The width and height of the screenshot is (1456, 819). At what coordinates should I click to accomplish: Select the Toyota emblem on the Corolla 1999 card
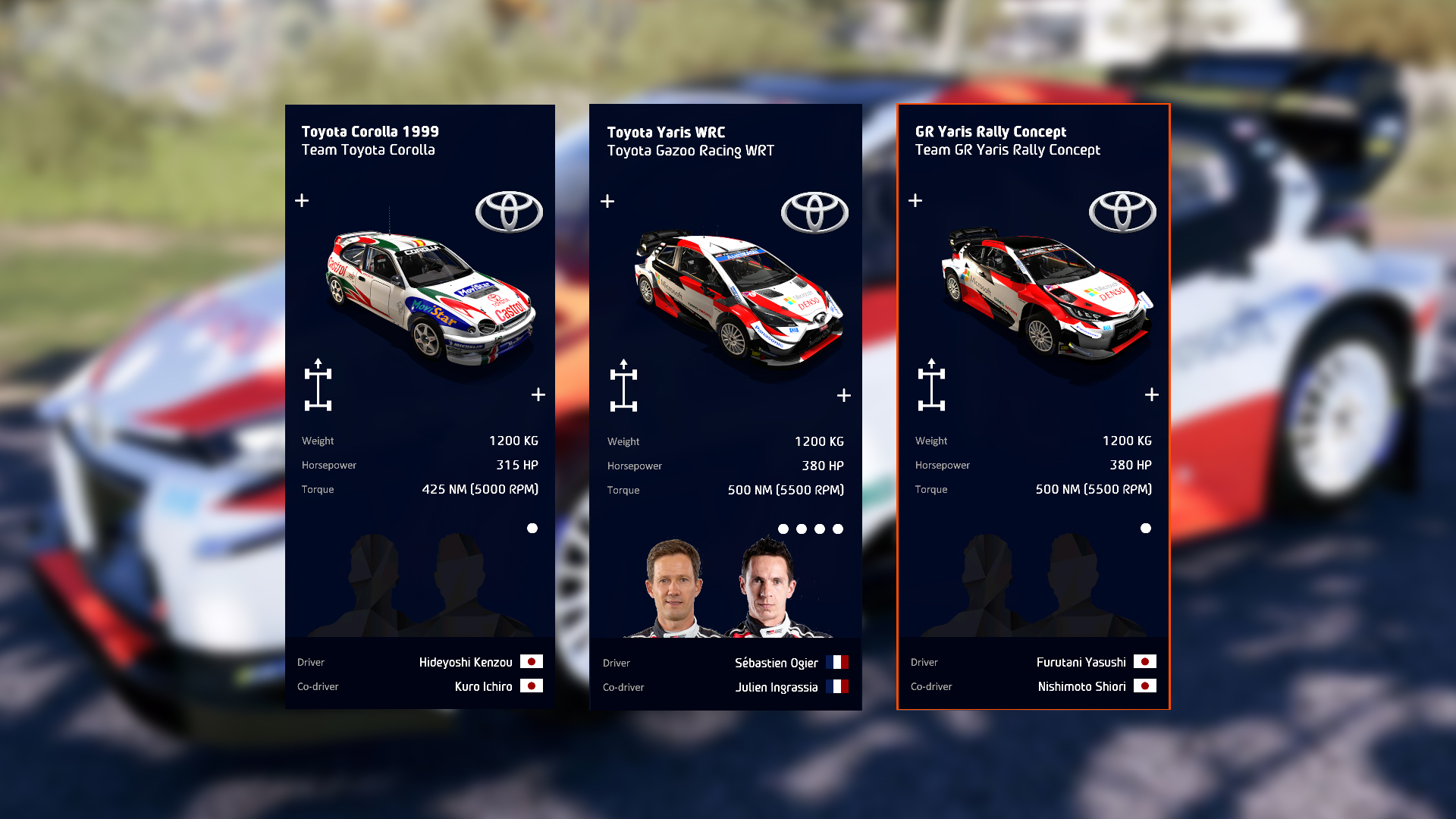(x=509, y=212)
